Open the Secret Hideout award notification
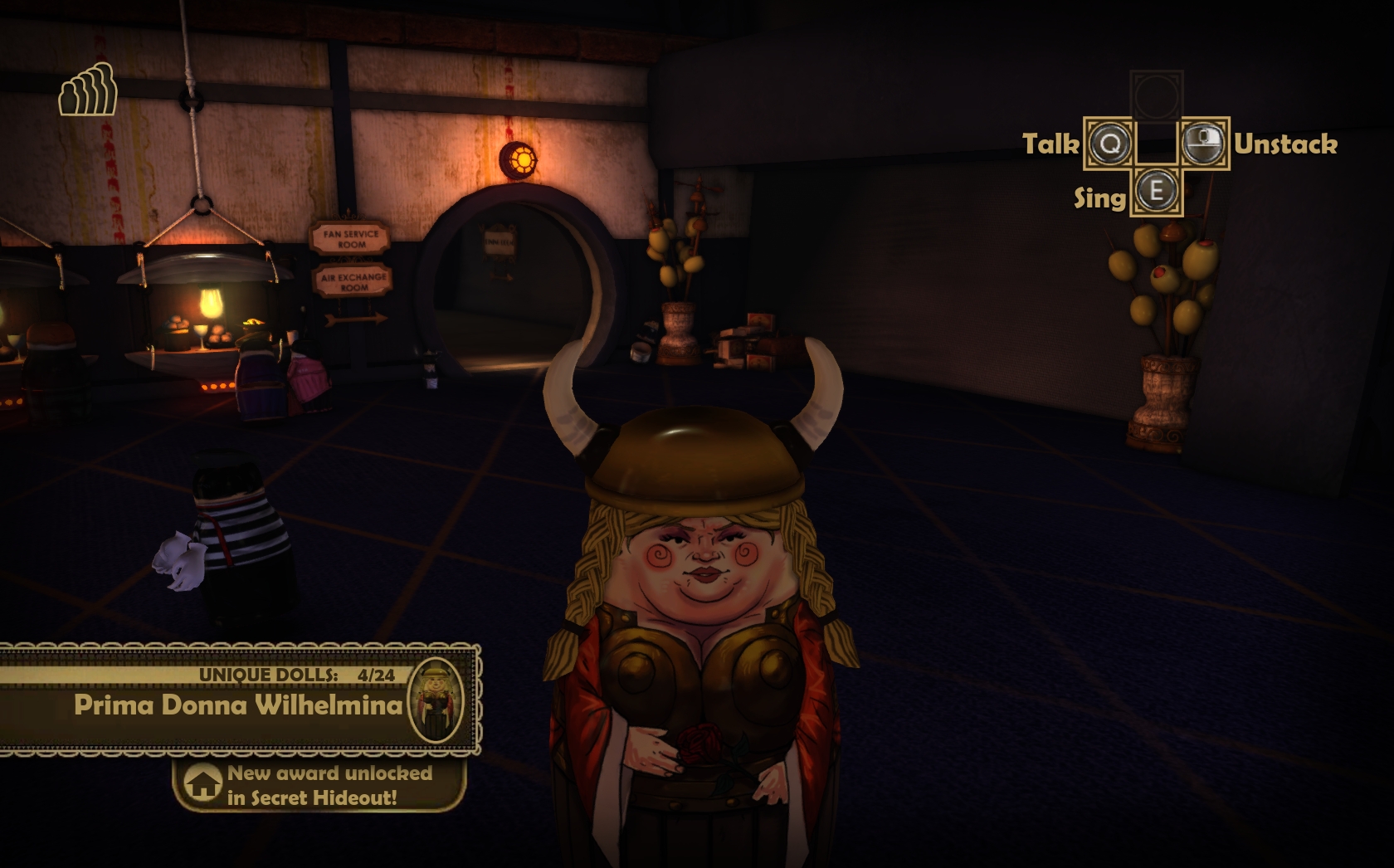Image resolution: width=1394 pixels, height=868 pixels. click(319, 785)
